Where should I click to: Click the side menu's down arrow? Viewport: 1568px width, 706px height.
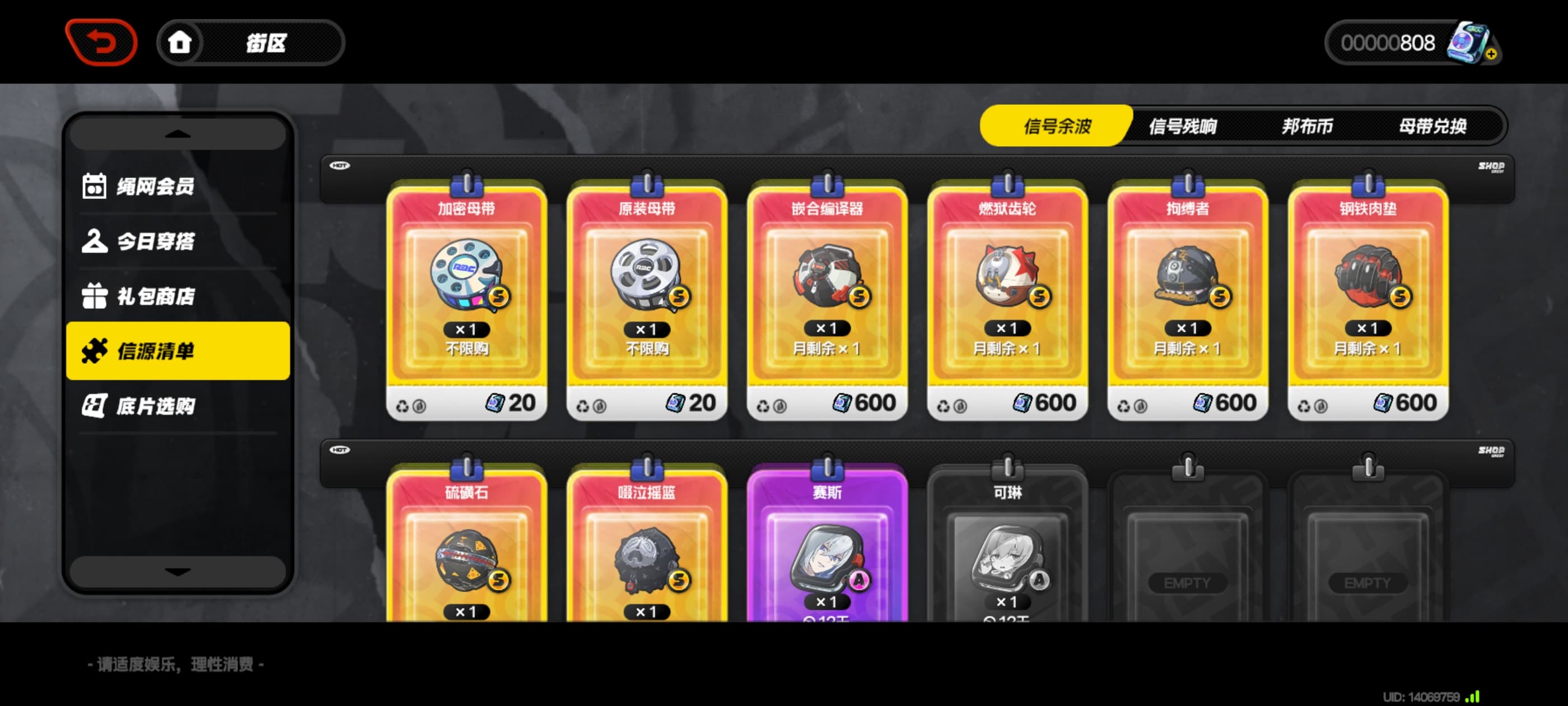(177, 572)
